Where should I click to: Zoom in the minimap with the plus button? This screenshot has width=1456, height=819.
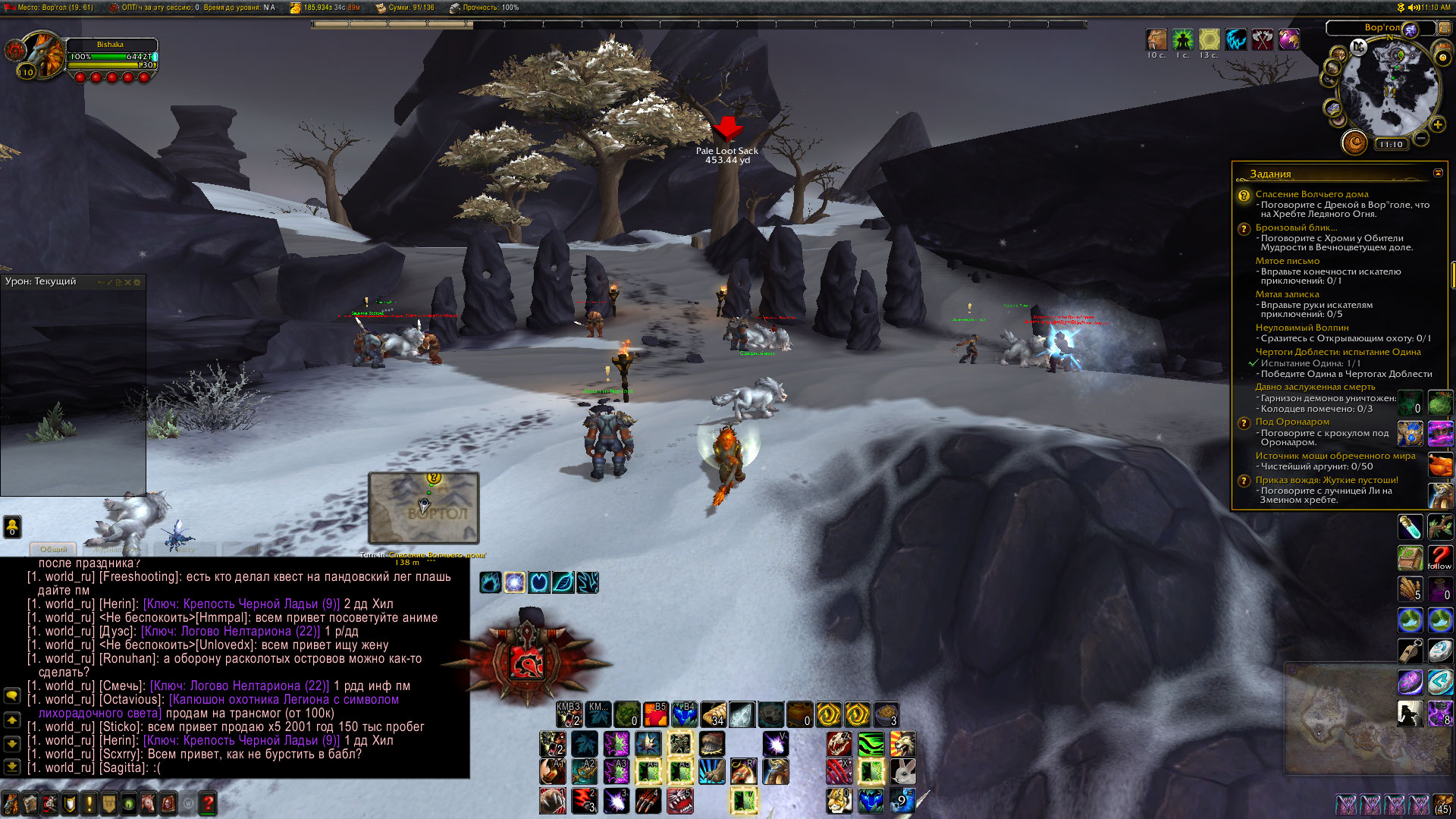(1437, 124)
